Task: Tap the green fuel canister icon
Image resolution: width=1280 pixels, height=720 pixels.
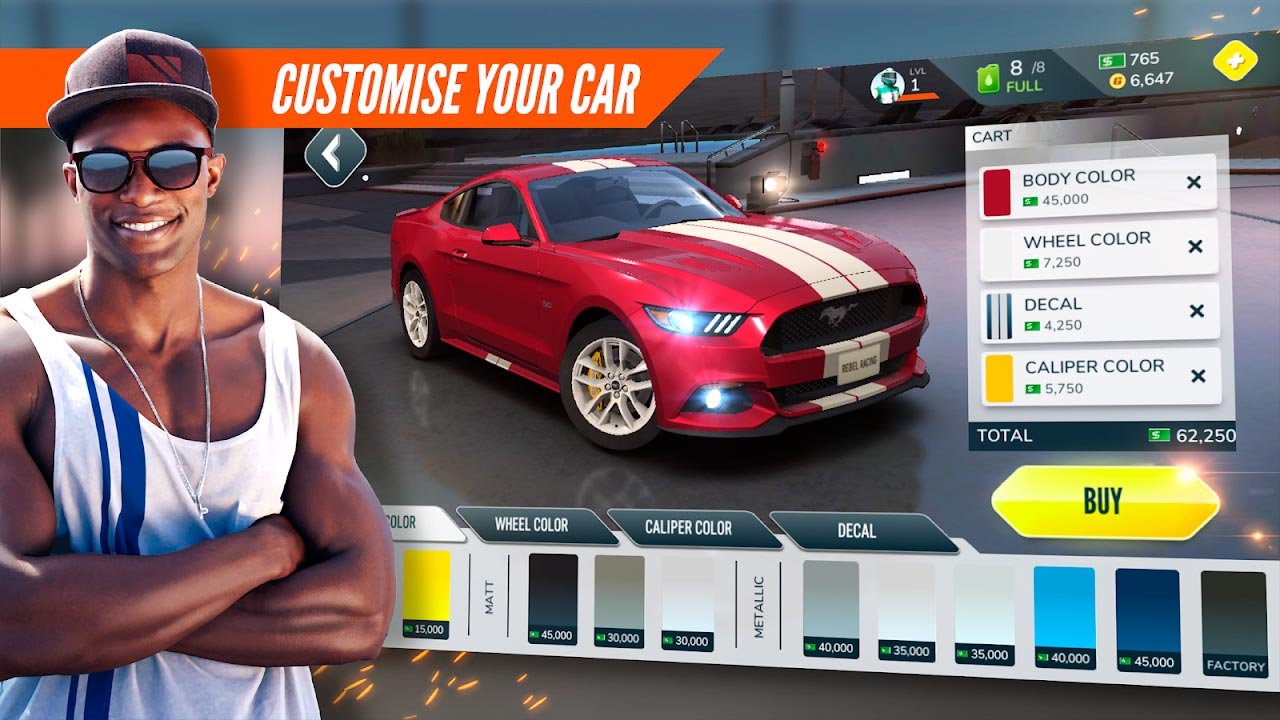Action: pyautogui.click(x=989, y=79)
